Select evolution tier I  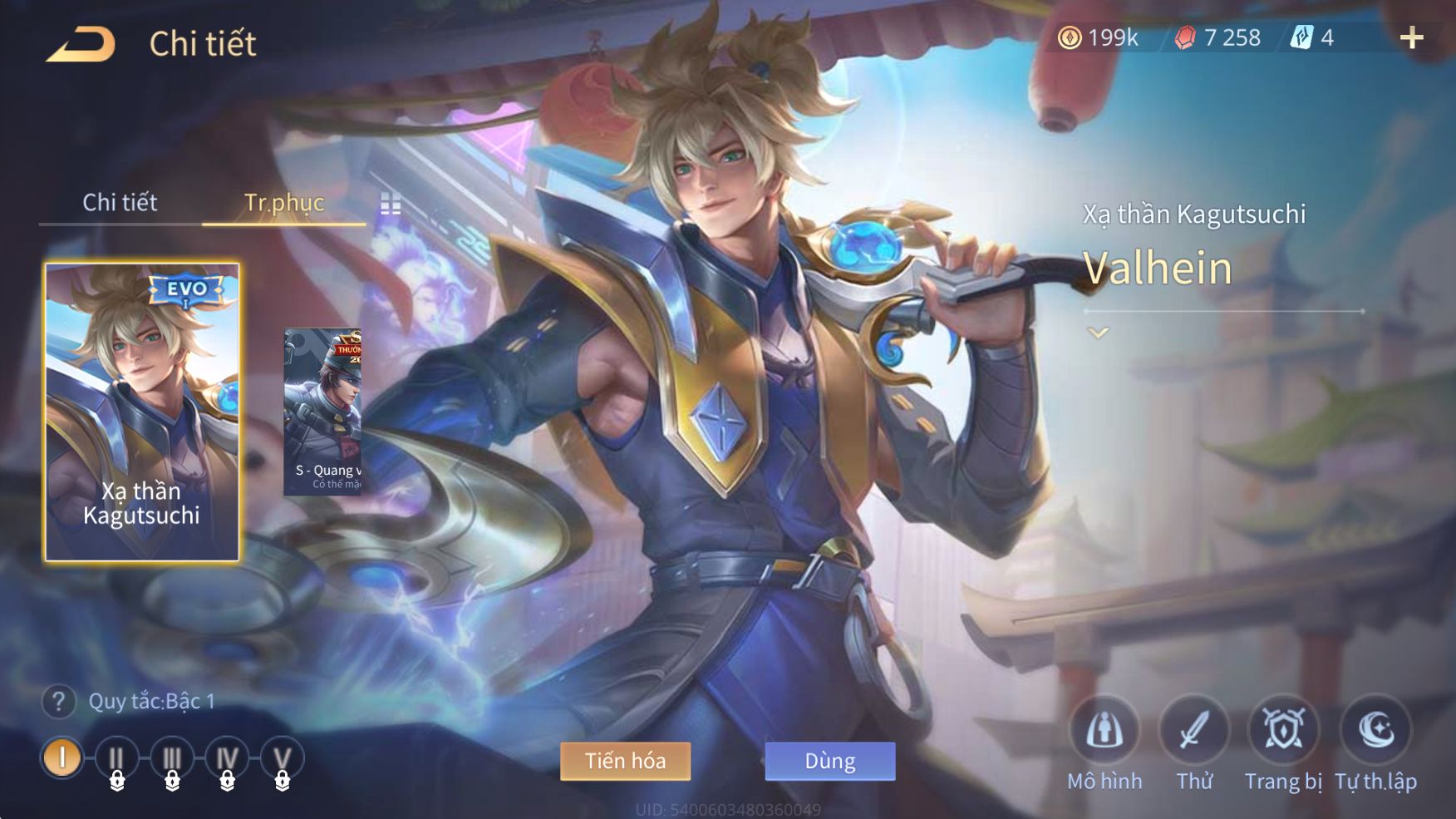pos(62,757)
